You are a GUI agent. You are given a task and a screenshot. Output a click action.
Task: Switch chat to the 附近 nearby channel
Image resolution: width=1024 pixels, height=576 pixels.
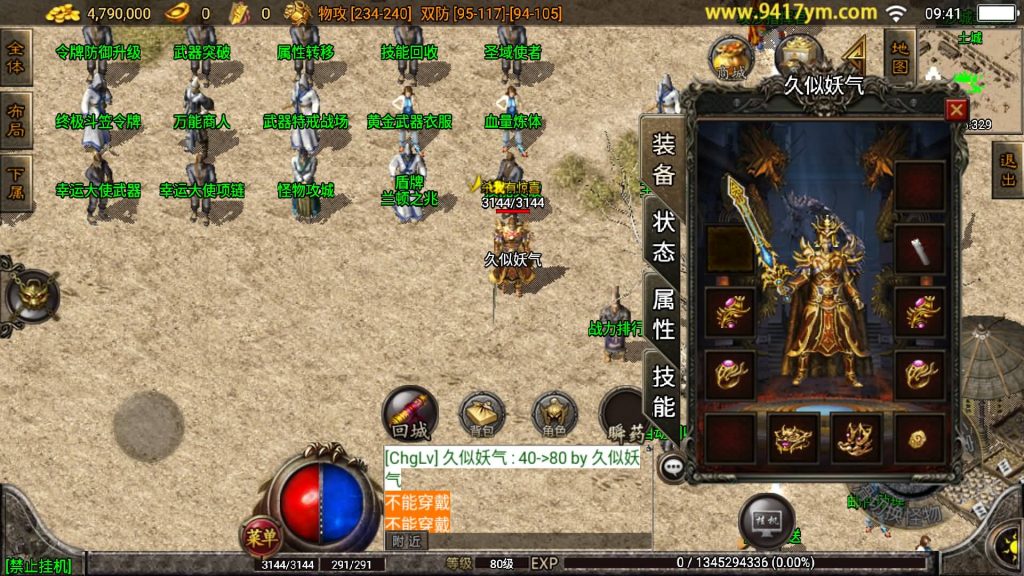pyautogui.click(x=405, y=541)
